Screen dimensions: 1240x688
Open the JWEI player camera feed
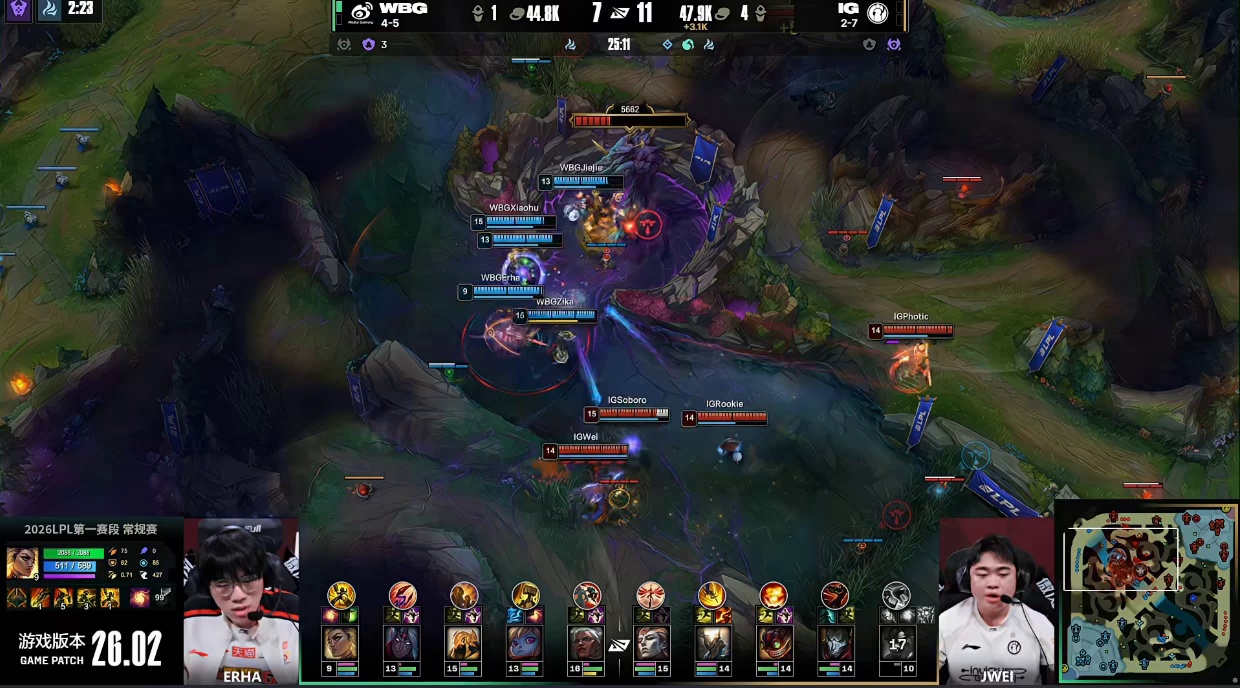pyautogui.click(x=996, y=600)
